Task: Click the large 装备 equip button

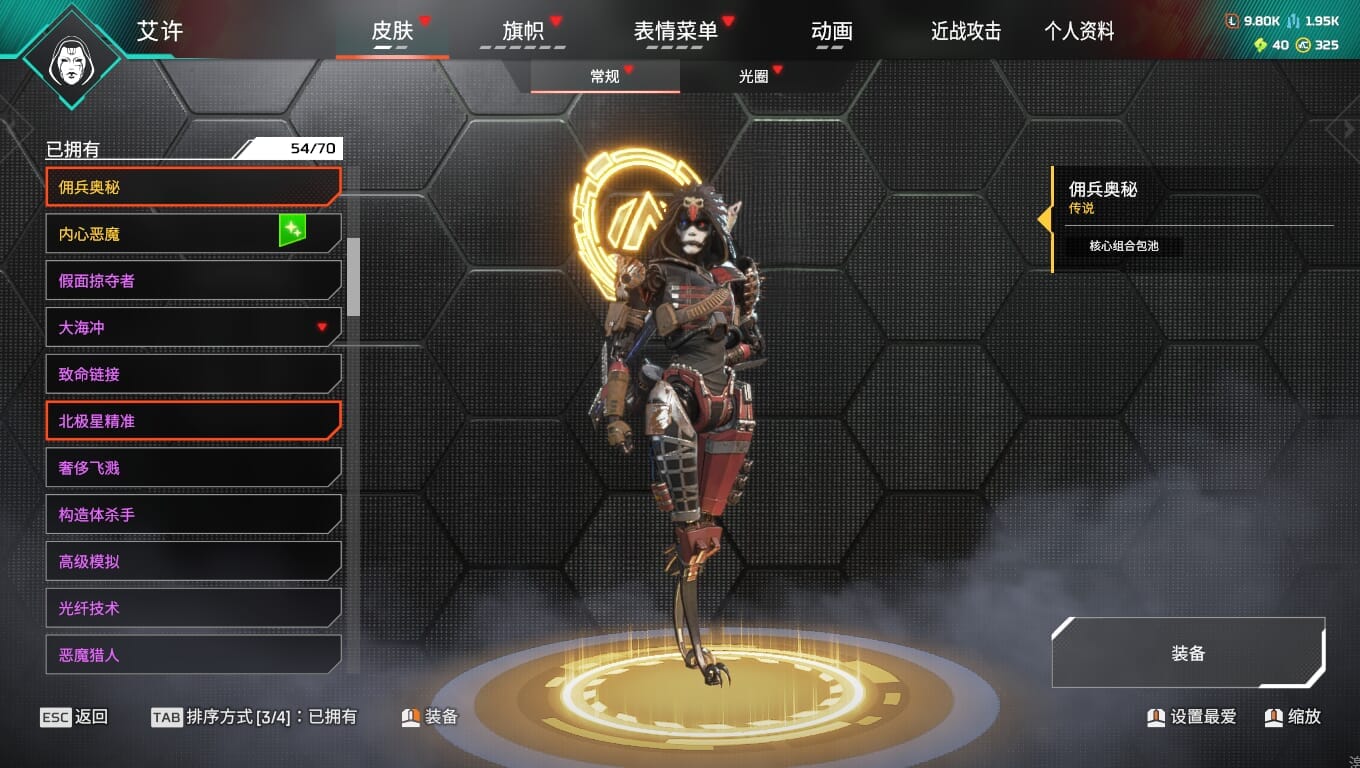Action: click(1188, 653)
